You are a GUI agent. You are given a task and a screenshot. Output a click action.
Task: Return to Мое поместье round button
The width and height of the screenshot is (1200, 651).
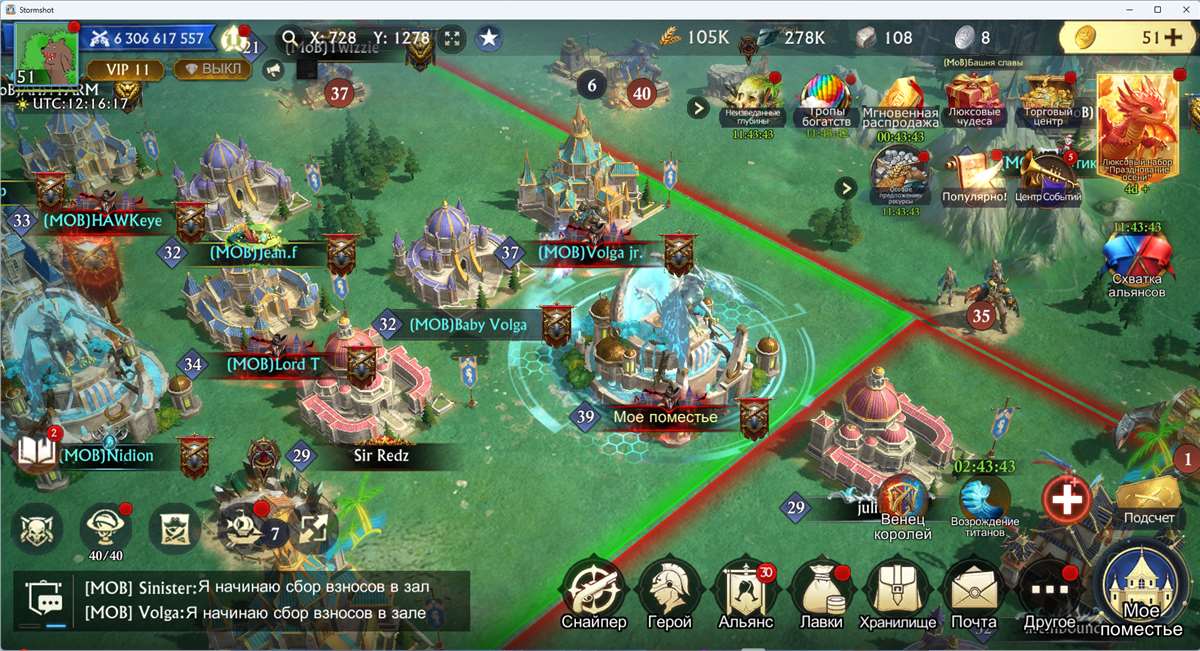click(1145, 592)
